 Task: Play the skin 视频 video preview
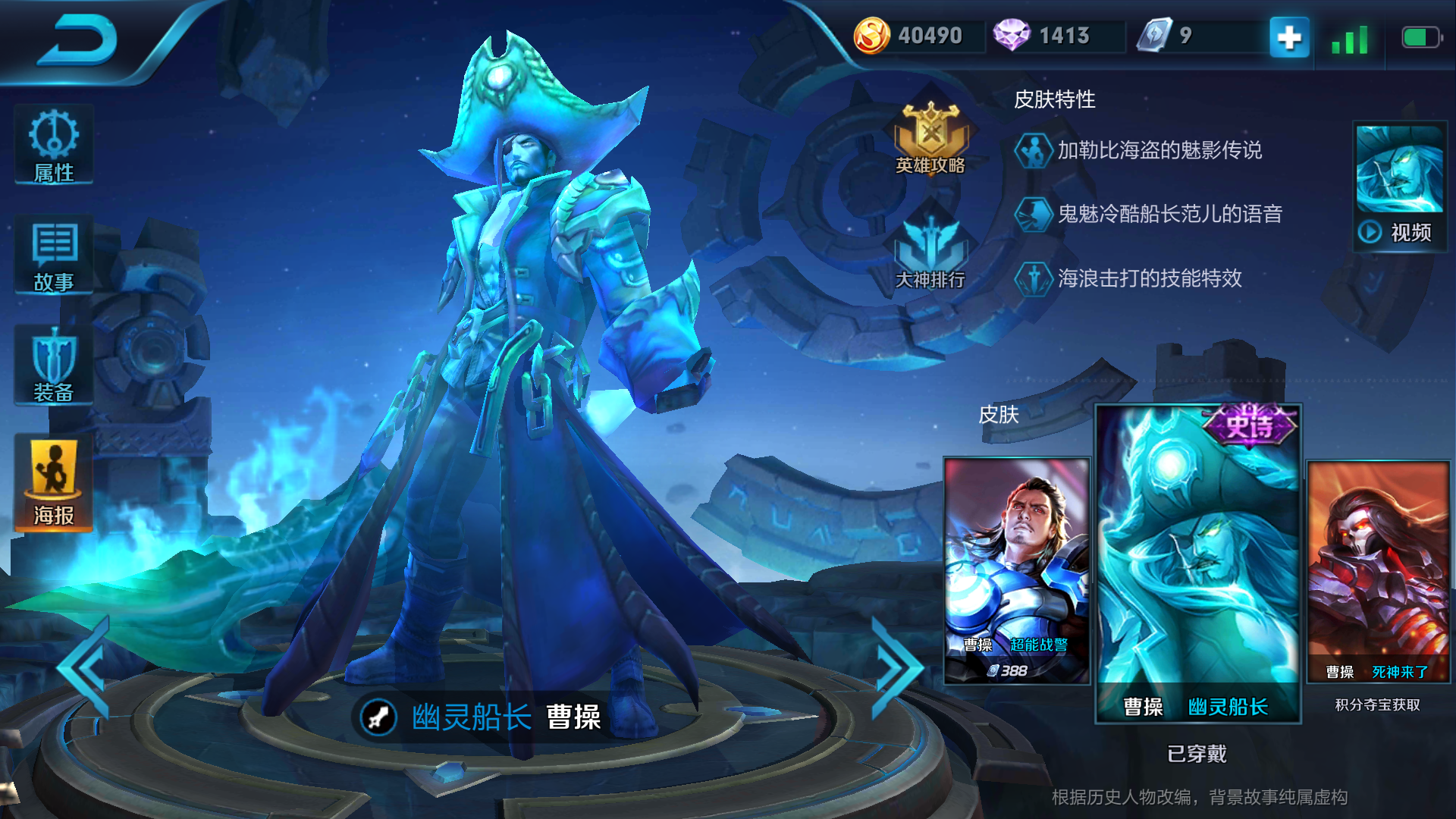pos(1400,187)
